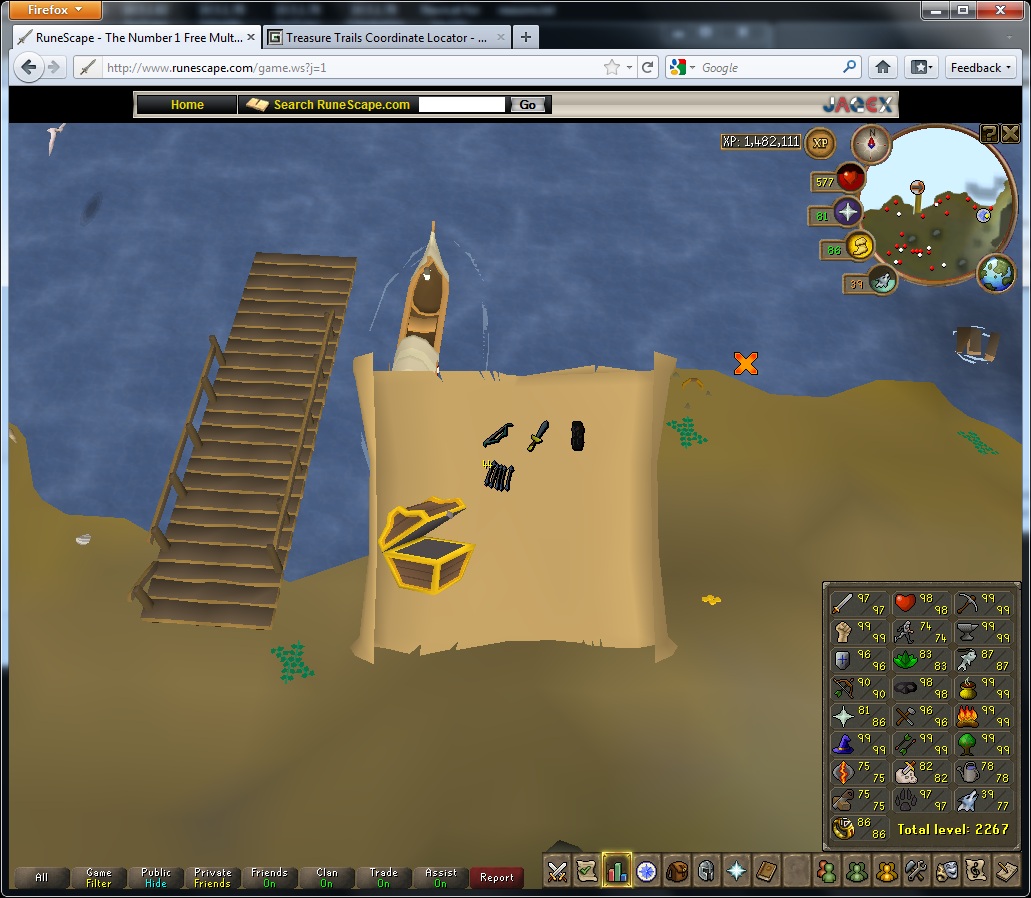Open the world map globe icon

(996, 273)
